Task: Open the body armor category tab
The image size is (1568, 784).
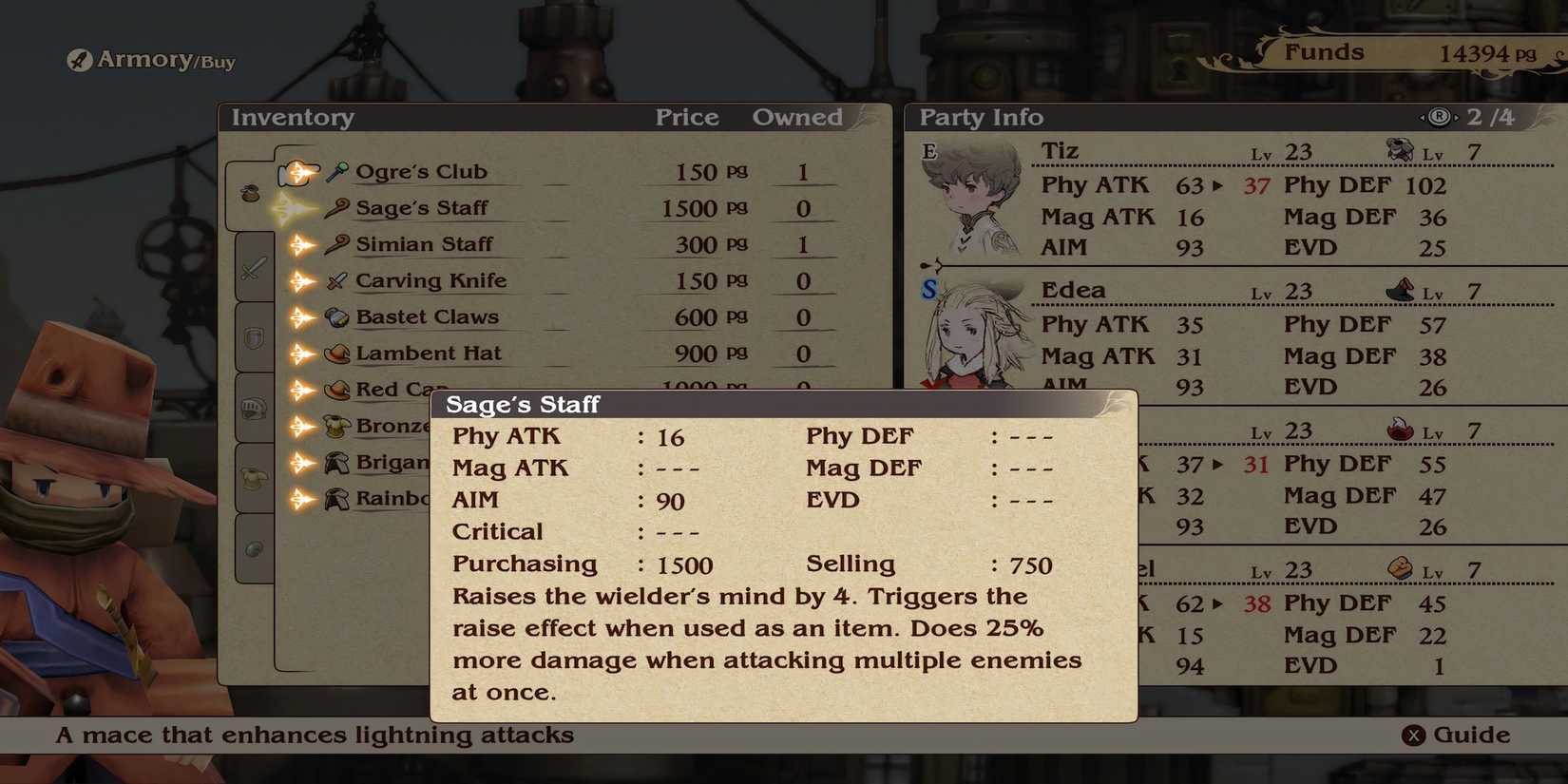Action: pyautogui.click(x=252, y=477)
